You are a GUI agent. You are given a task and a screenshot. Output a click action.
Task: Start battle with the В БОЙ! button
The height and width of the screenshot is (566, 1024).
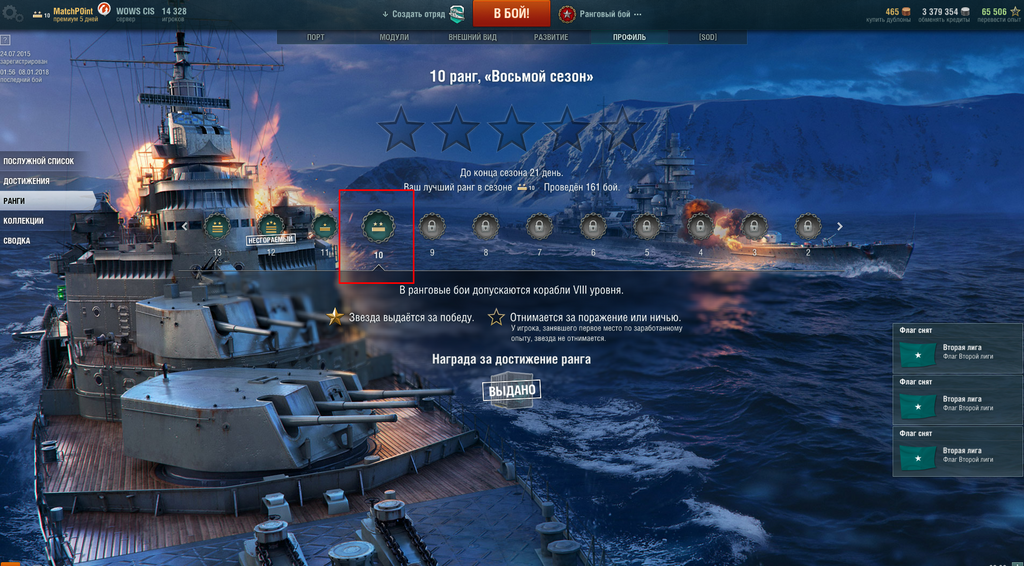click(510, 14)
